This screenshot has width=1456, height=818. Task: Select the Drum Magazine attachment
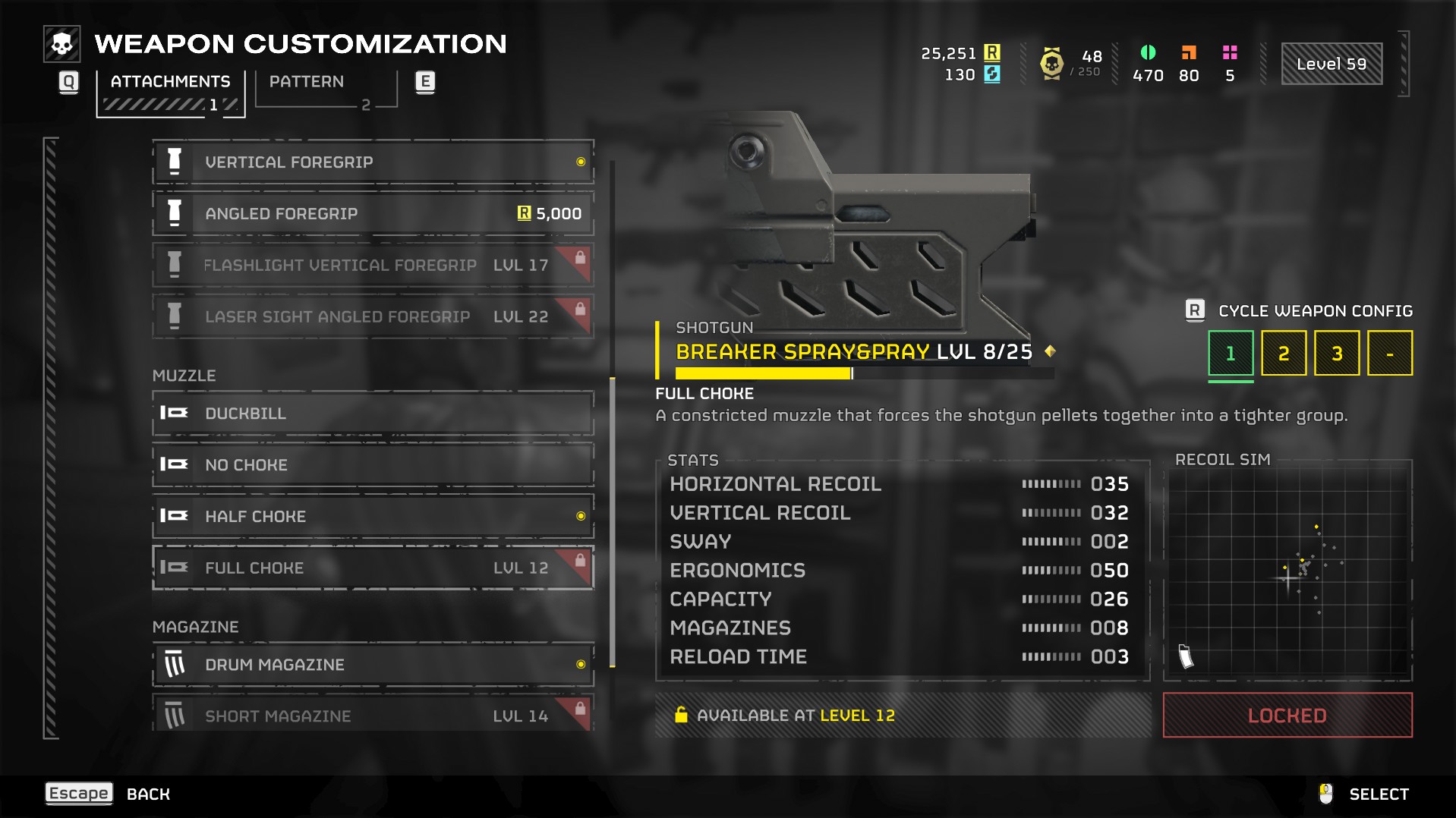(x=373, y=665)
